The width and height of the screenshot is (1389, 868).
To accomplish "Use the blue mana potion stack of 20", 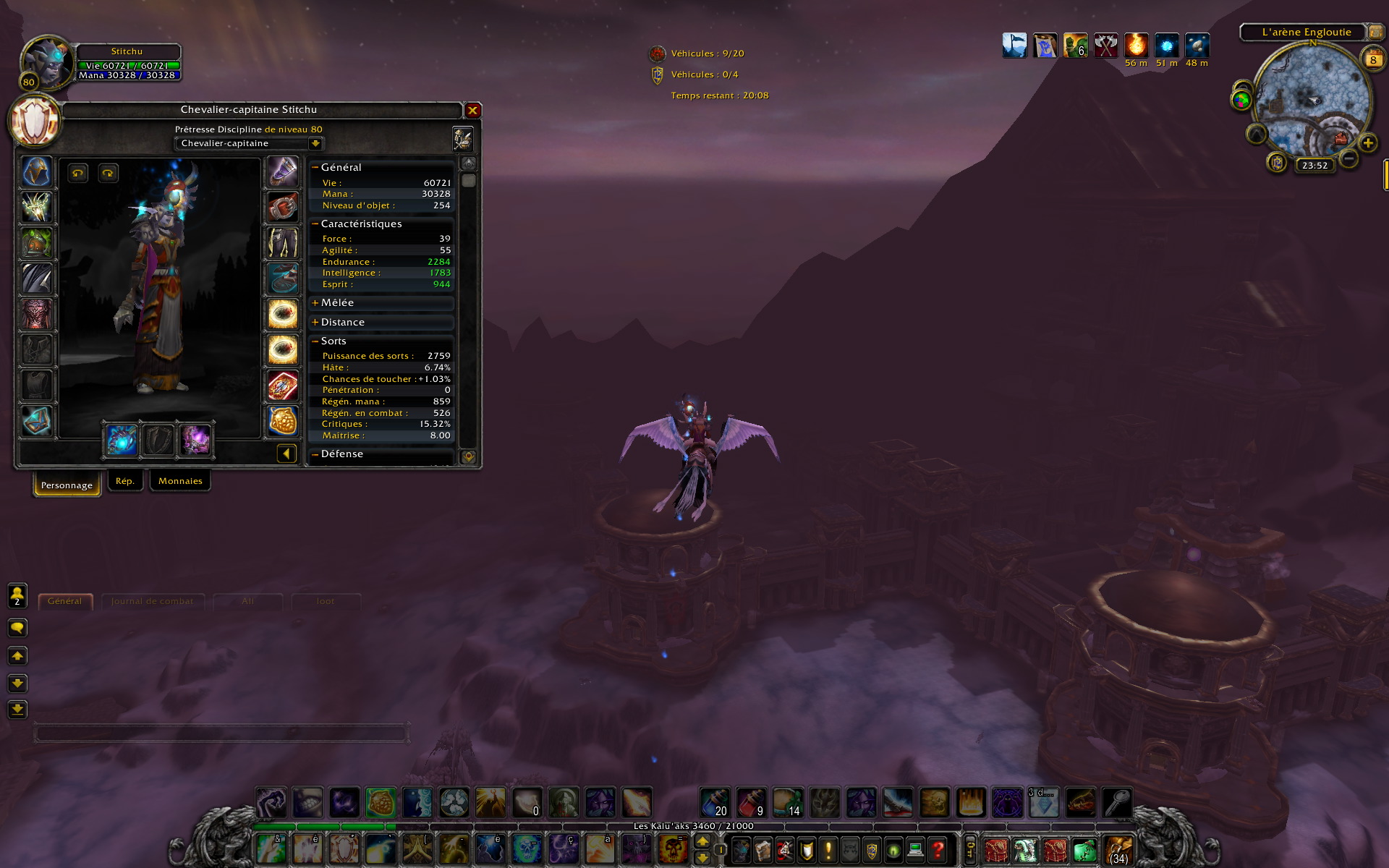I will click(715, 802).
